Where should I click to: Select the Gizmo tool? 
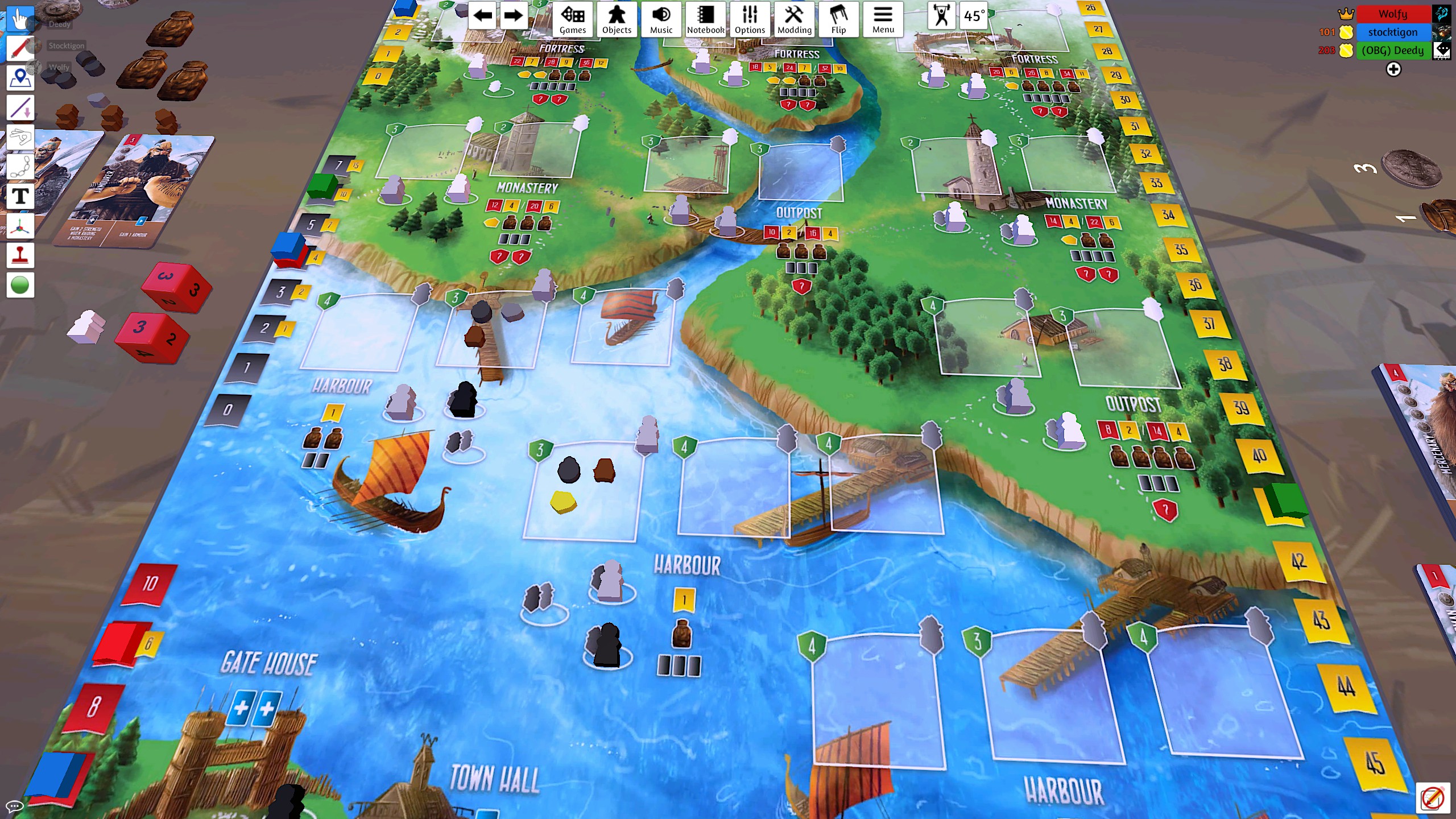point(20,226)
